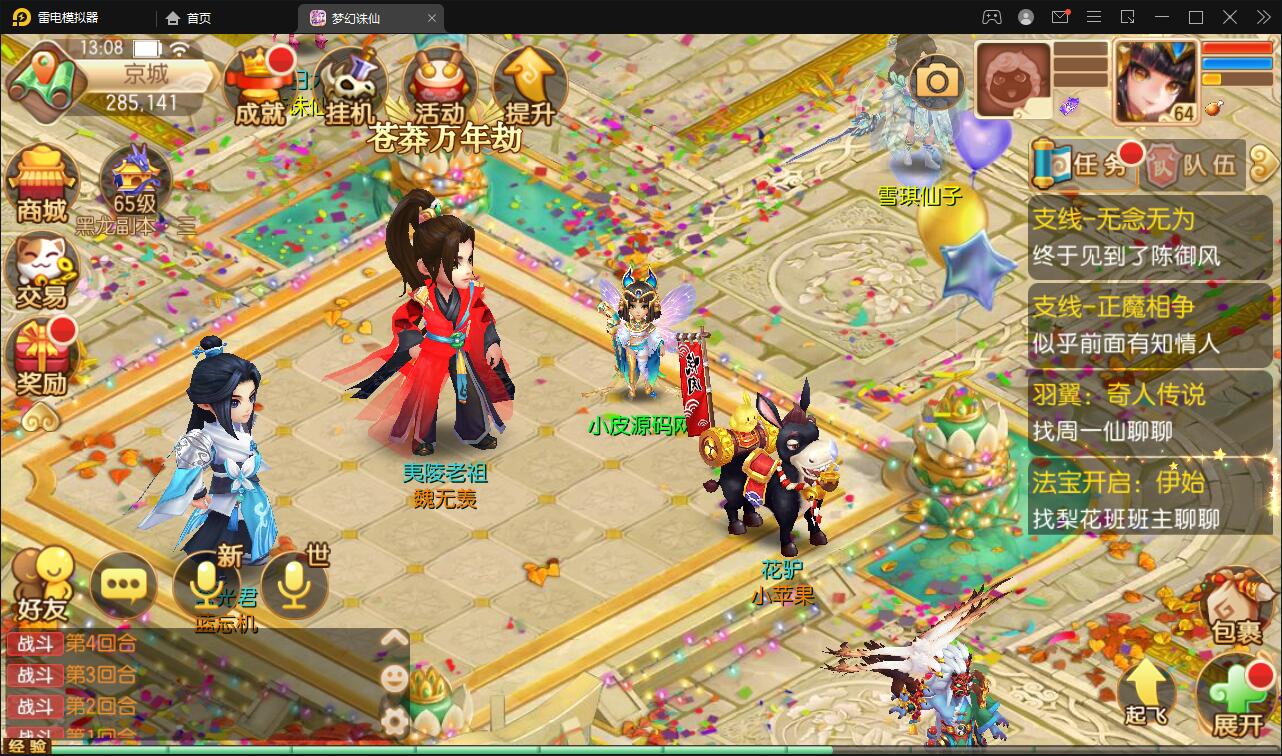Image resolution: width=1282 pixels, height=756 pixels.
Task: Take a screenshot with the camera icon
Action: pyautogui.click(x=935, y=82)
